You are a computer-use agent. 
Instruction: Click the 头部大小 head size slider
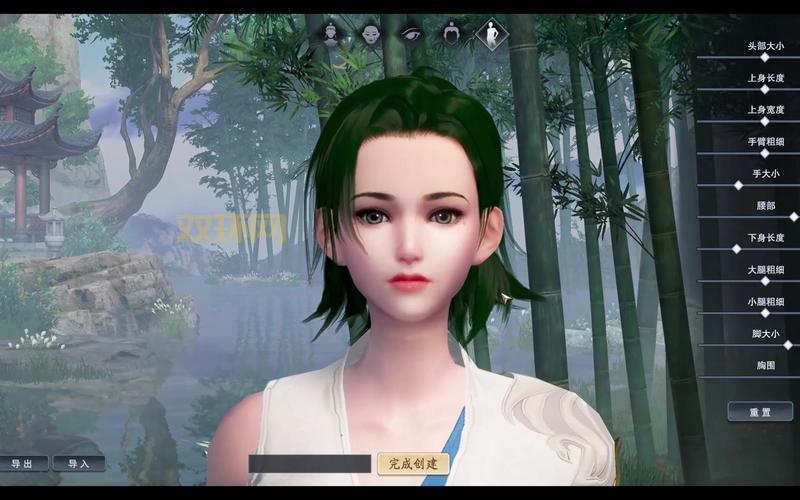click(x=765, y=58)
